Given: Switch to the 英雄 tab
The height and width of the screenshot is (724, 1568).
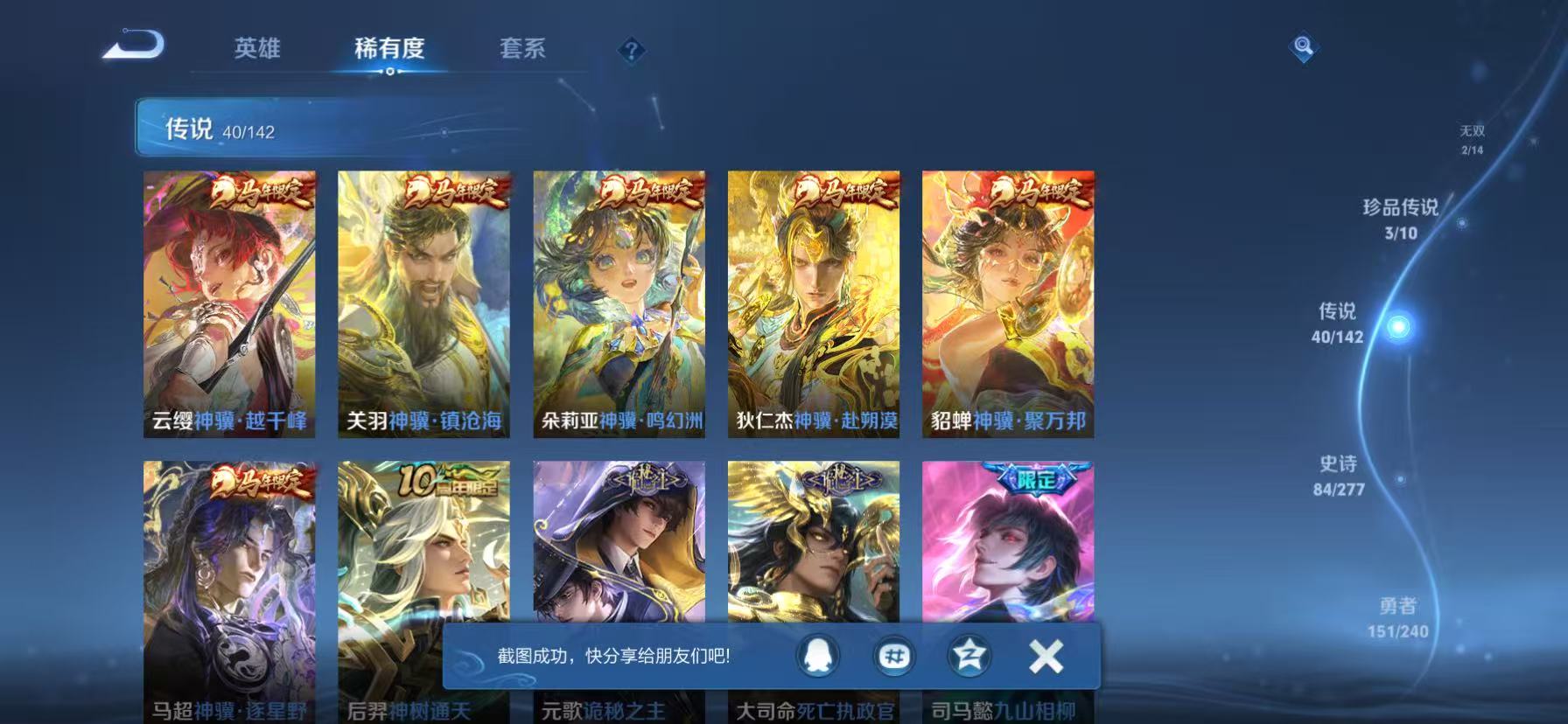Looking at the screenshot, I should coord(257,50).
